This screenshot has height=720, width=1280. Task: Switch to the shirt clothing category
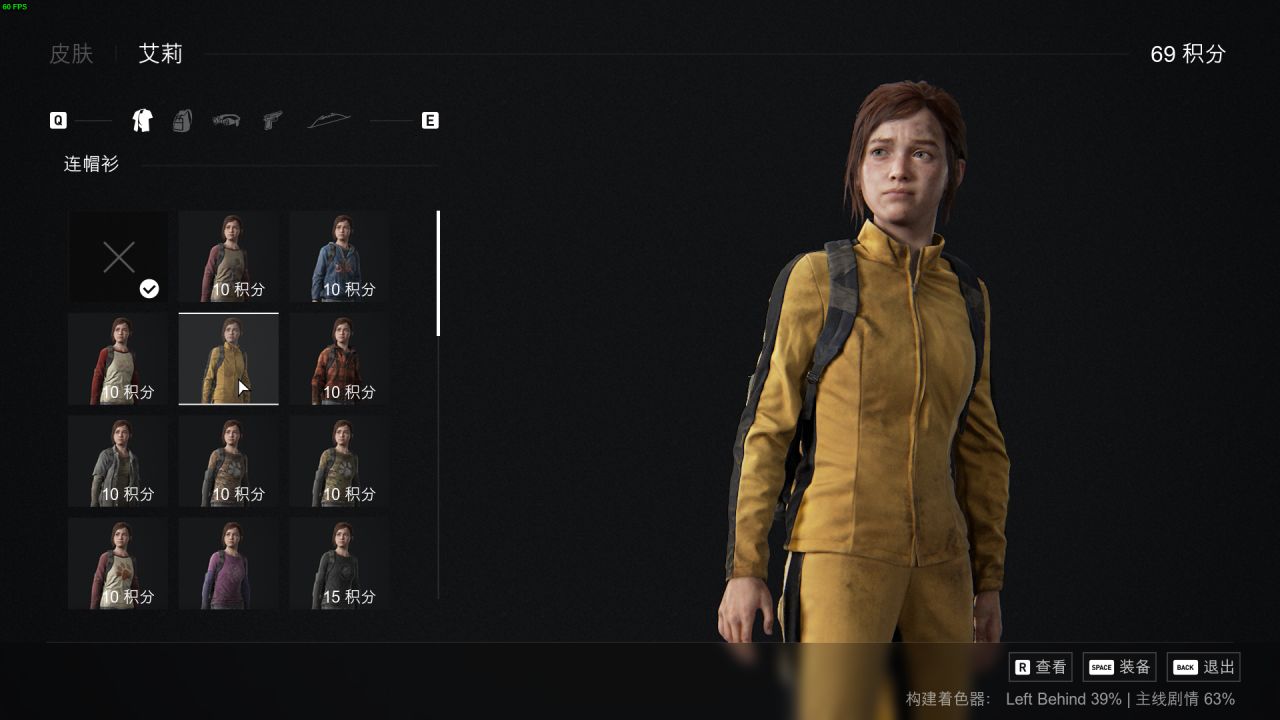click(142, 121)
